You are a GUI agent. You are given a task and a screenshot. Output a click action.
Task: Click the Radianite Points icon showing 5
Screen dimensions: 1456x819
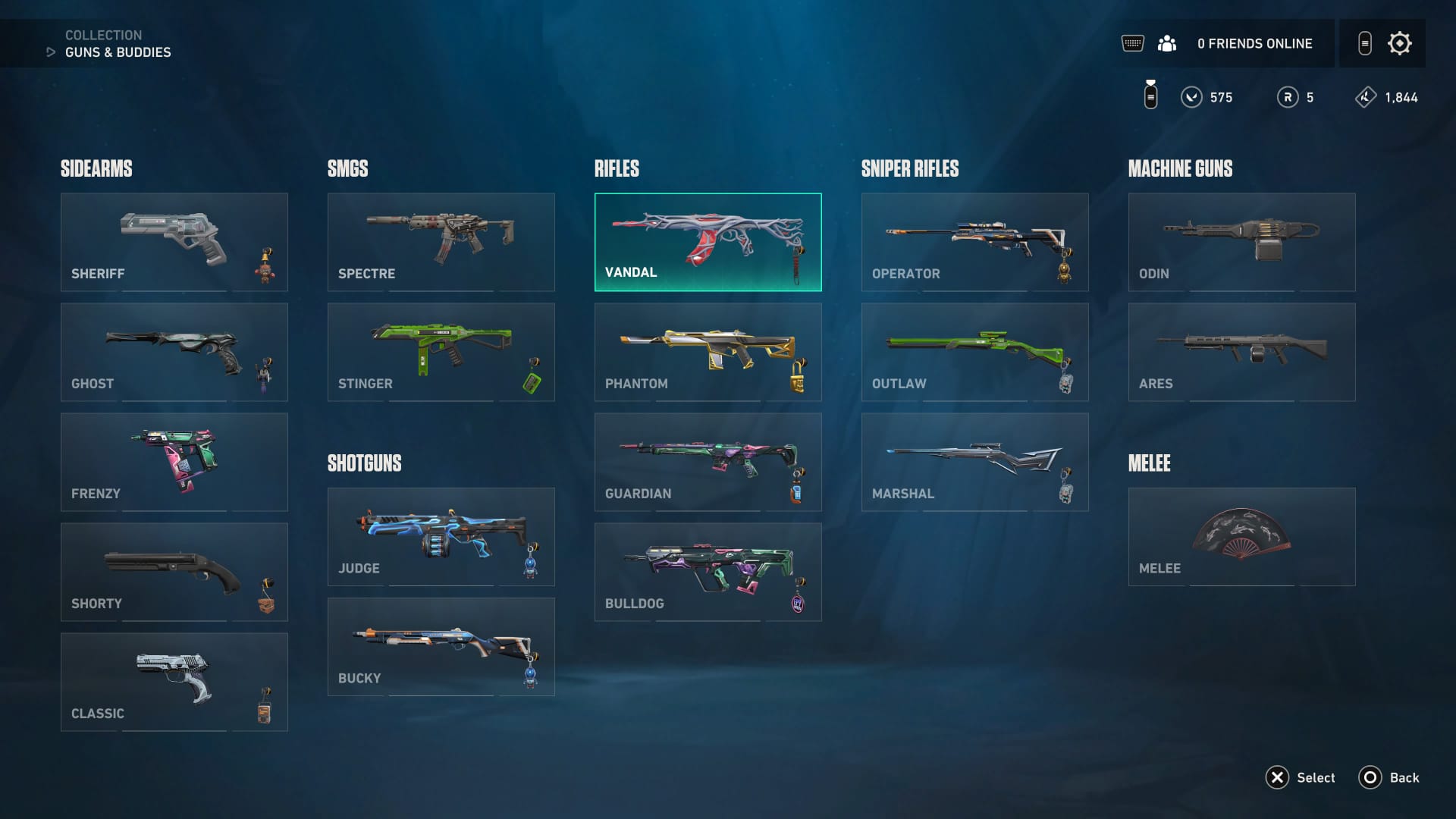[1288, 97]
